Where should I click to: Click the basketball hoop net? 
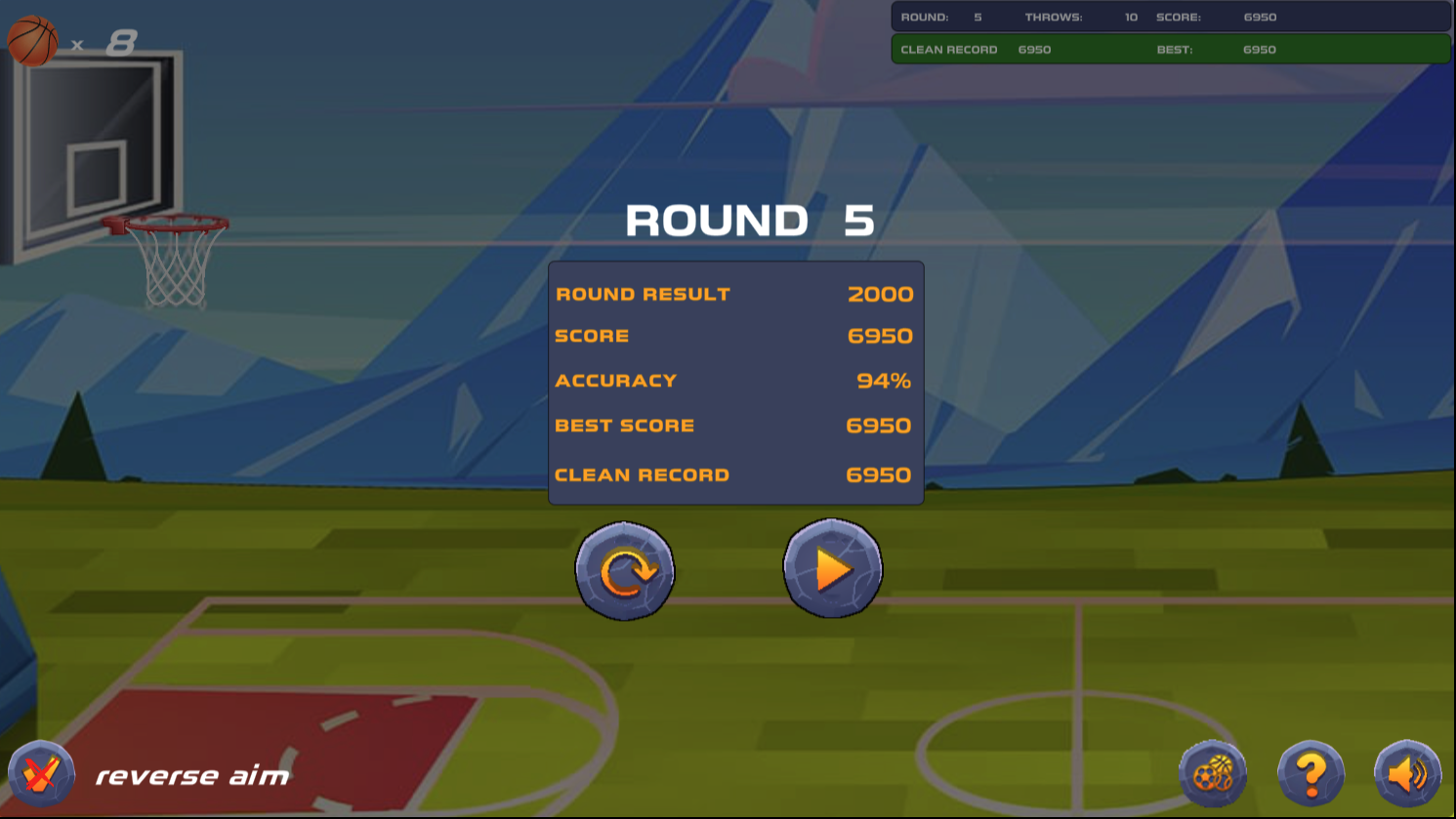point(168,264)
